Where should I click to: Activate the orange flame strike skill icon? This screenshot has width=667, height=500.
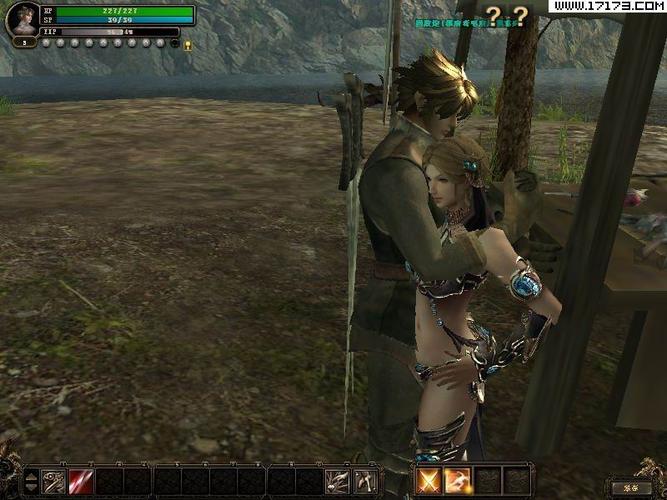click(x=458, y=480)
